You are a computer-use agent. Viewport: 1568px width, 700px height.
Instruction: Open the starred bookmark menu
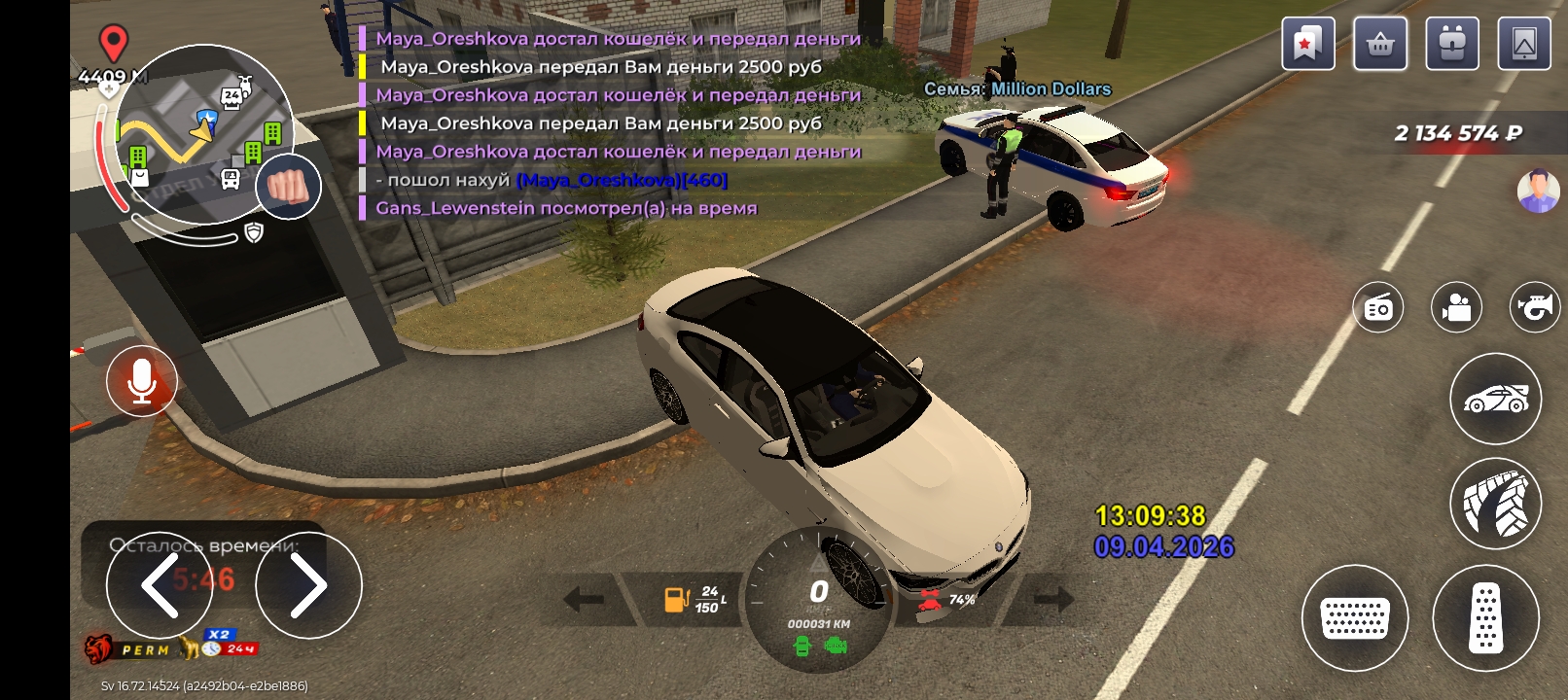click(x=1307, y=44)
